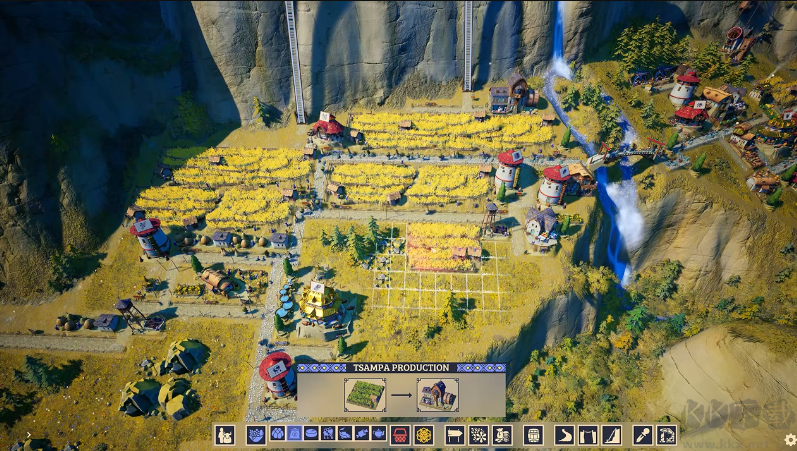Screen dimensions: 797x451
Task: Select the curved path tool
Action: click(564, 435)
